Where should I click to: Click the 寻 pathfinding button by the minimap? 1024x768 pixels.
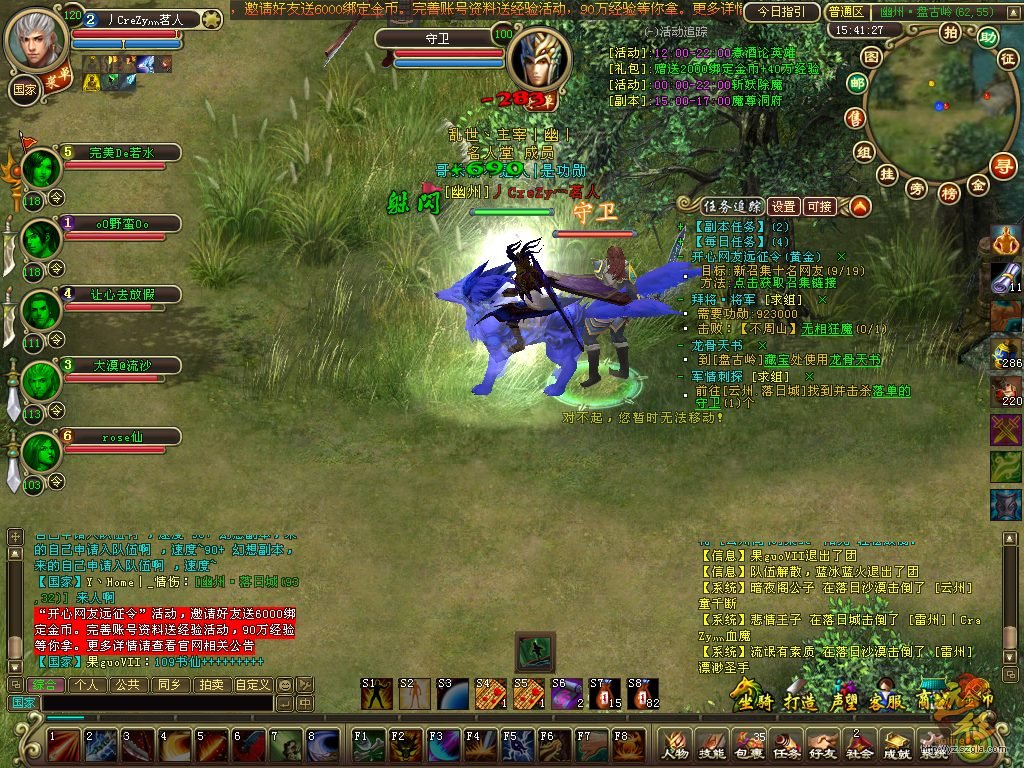1002,165
